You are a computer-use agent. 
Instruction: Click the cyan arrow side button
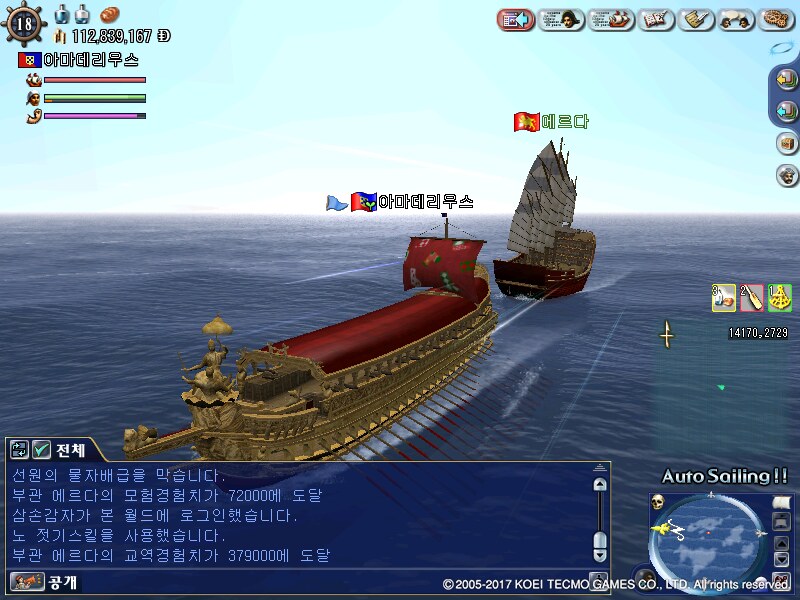pos(786,111)
